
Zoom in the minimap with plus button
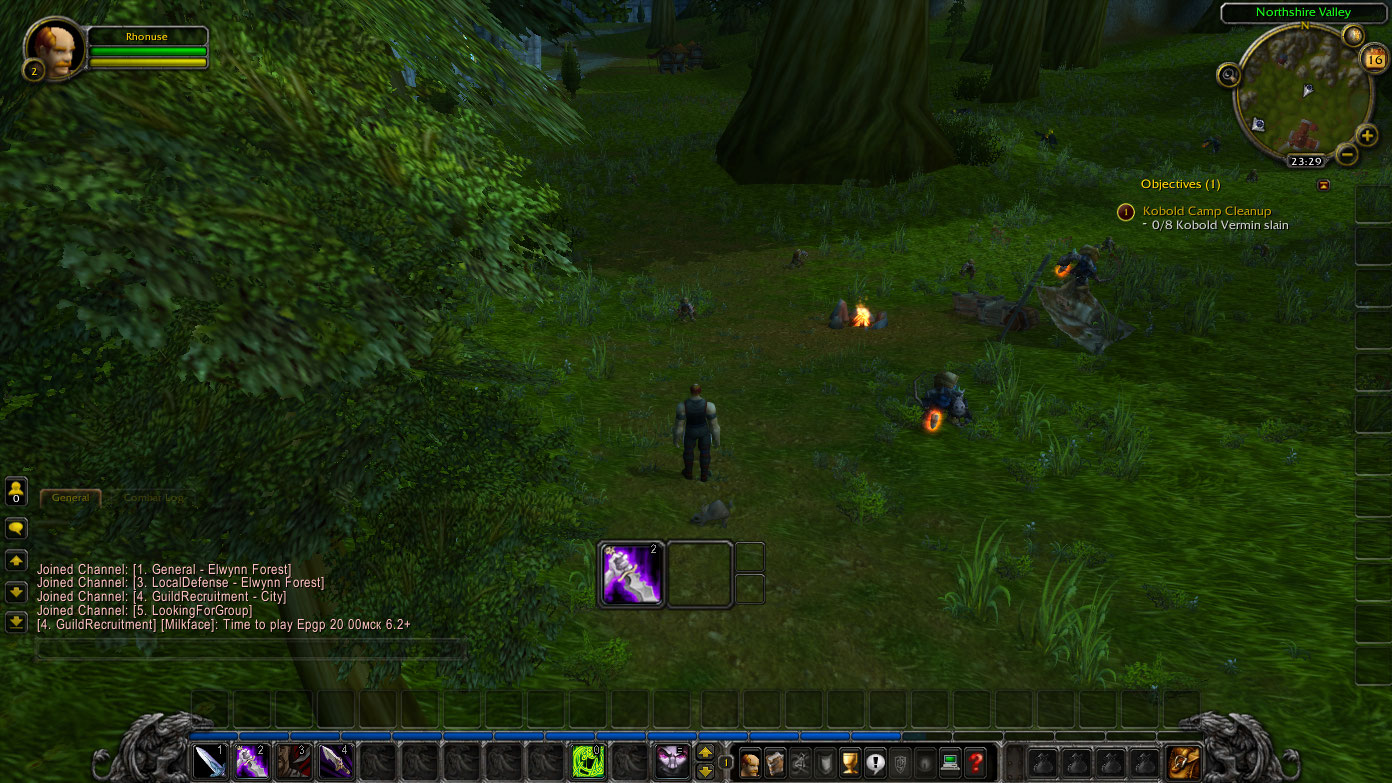tap(1367, 135)
